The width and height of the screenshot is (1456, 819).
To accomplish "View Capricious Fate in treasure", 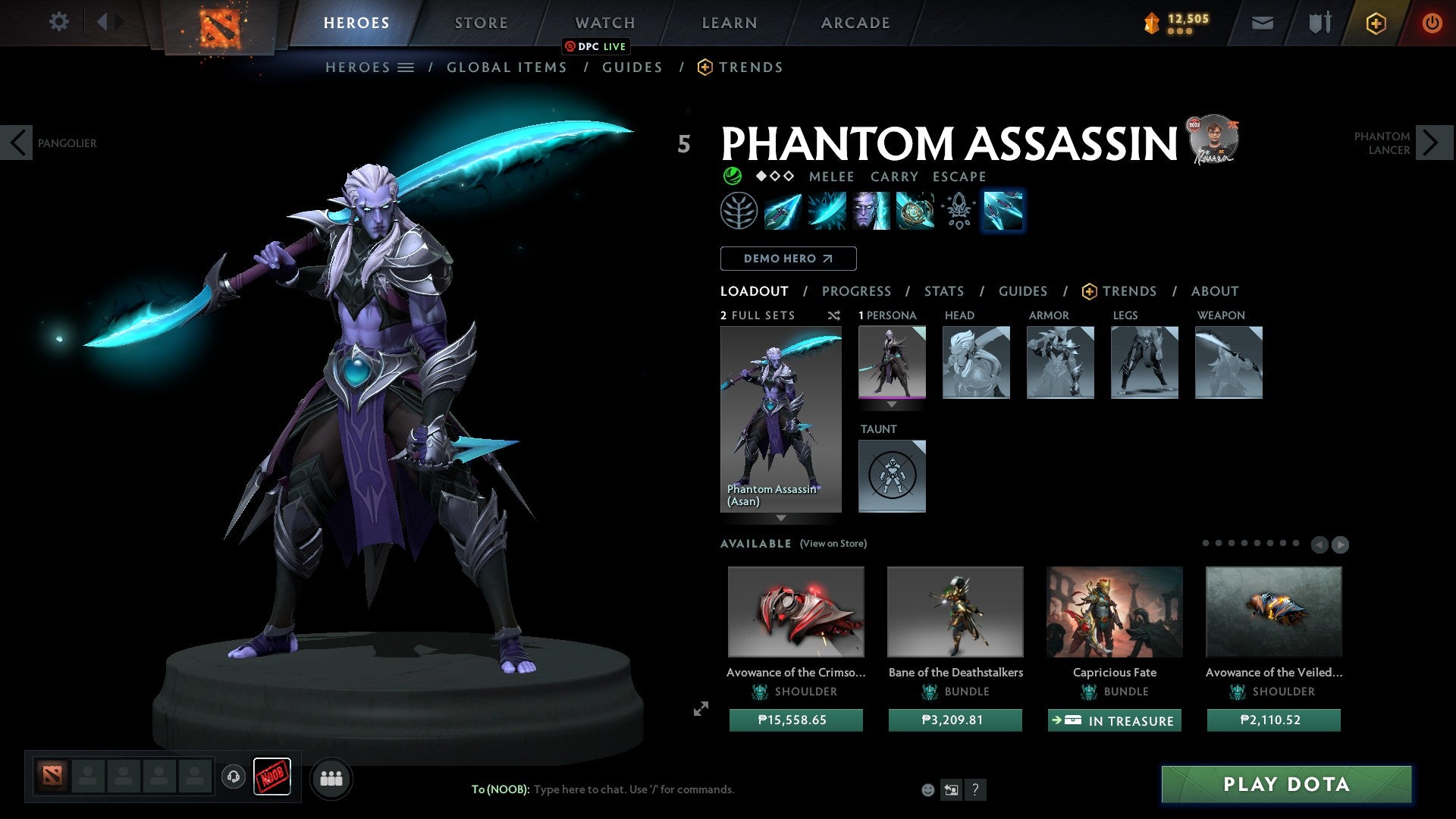I will 1114,720.
